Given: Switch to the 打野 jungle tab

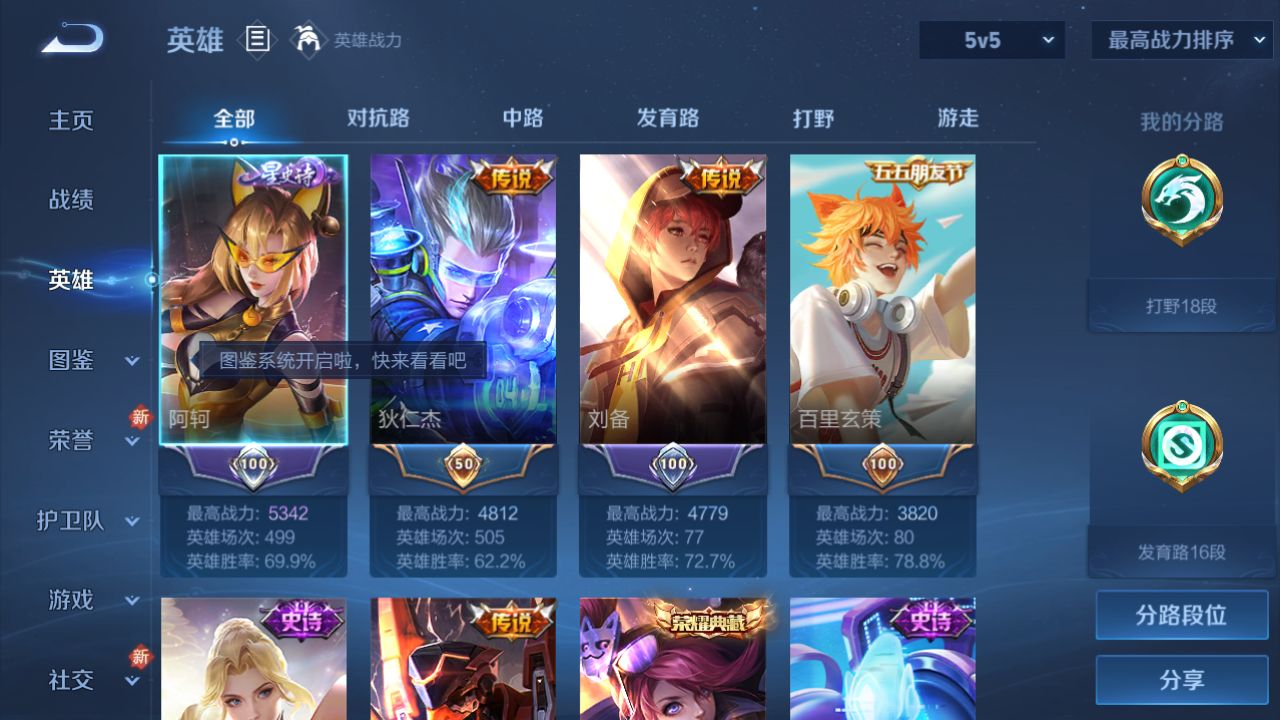Looking at the screenshot, I should tap(813, 118).
